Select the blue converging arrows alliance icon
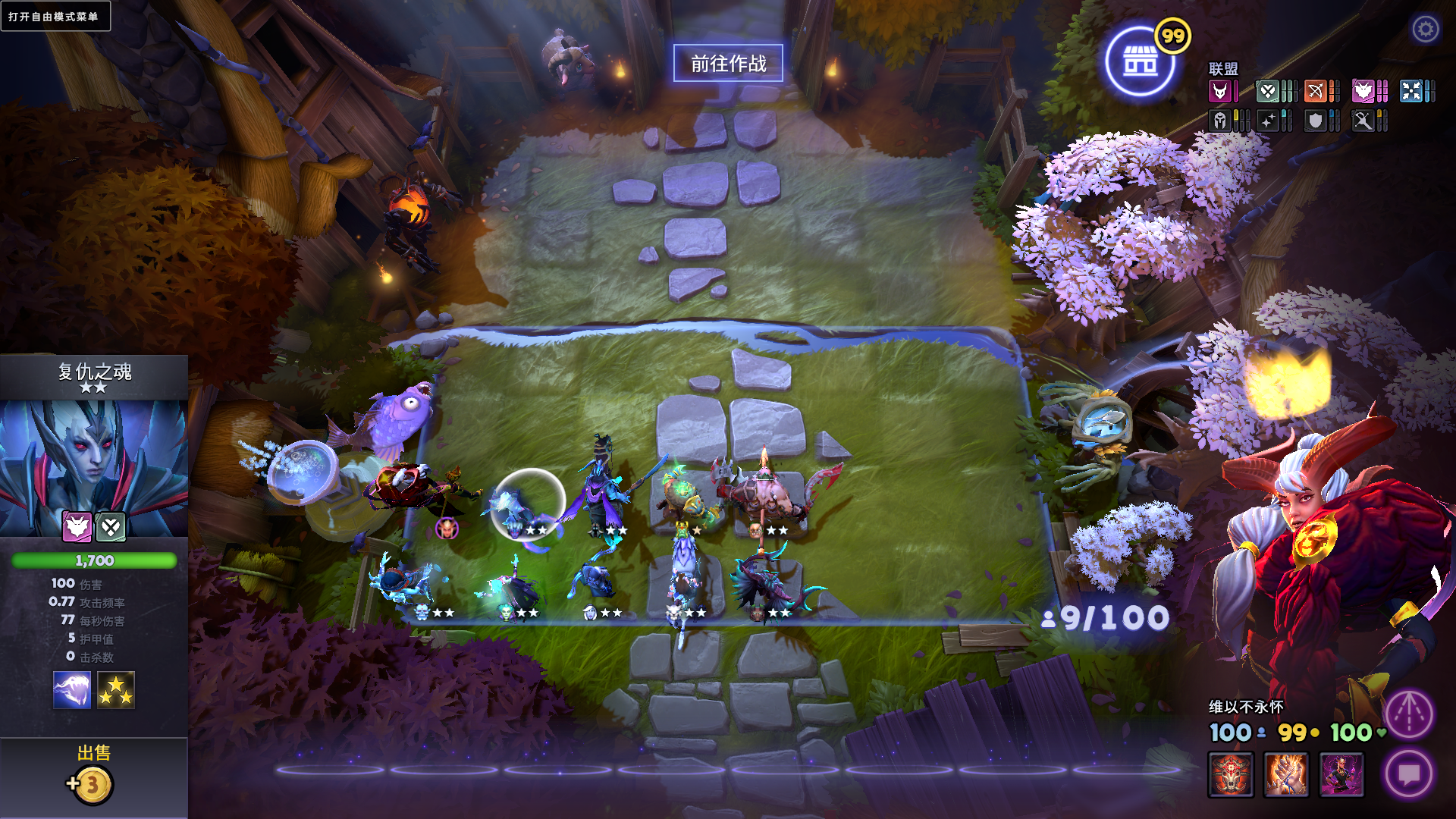The width and height of the screenshot is (1456, 819). [x=1410, y=92]
